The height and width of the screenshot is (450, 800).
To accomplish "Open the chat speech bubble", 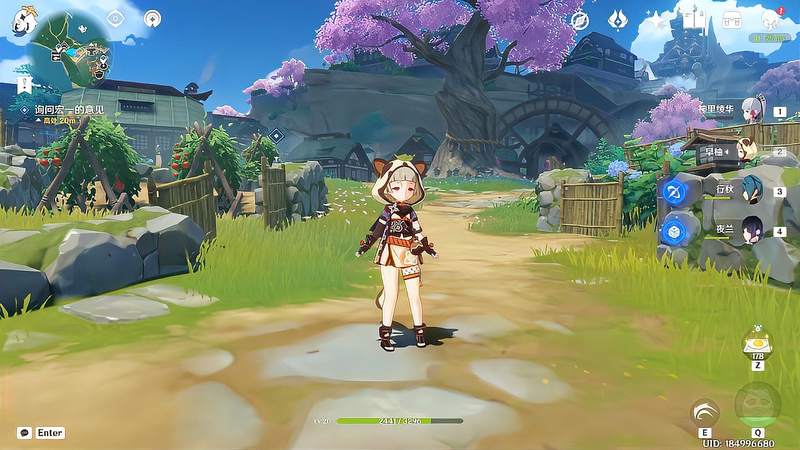I will [x=24, y=433].
